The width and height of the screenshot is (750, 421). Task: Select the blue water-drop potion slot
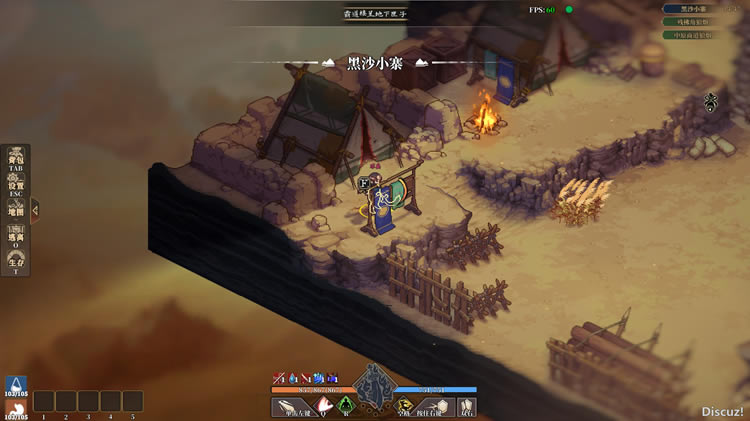(x=15, y=386)
